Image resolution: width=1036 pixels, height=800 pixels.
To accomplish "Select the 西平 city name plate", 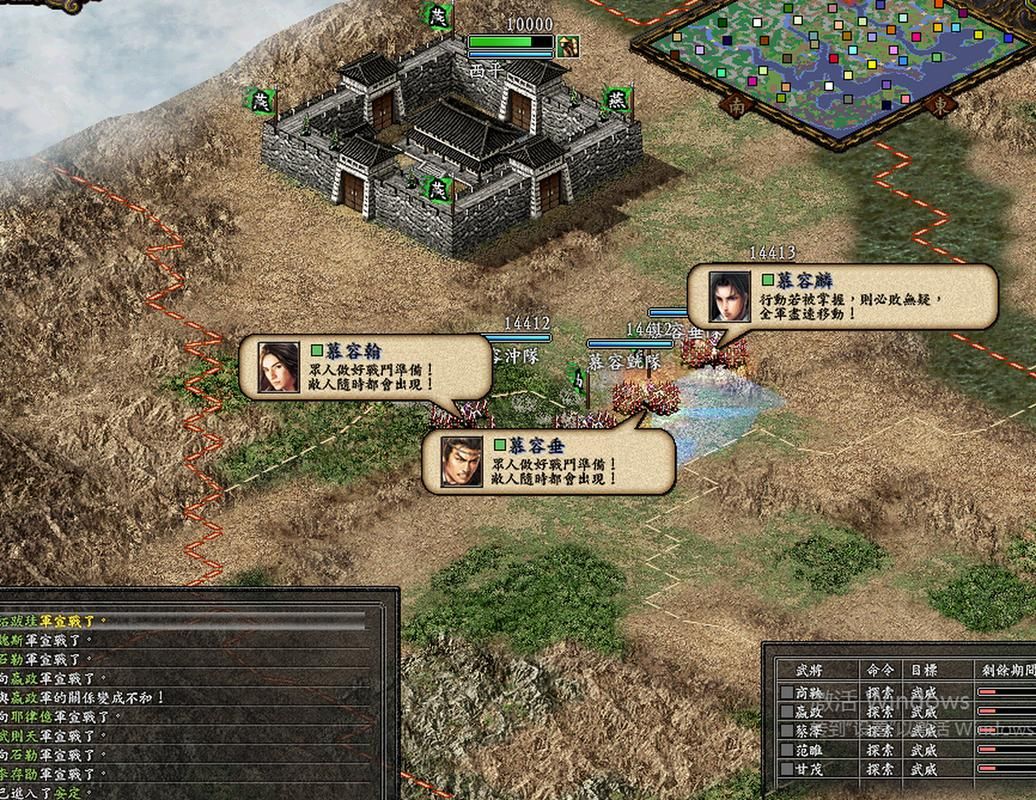I will pyautogui.click(x=487, y=71).
